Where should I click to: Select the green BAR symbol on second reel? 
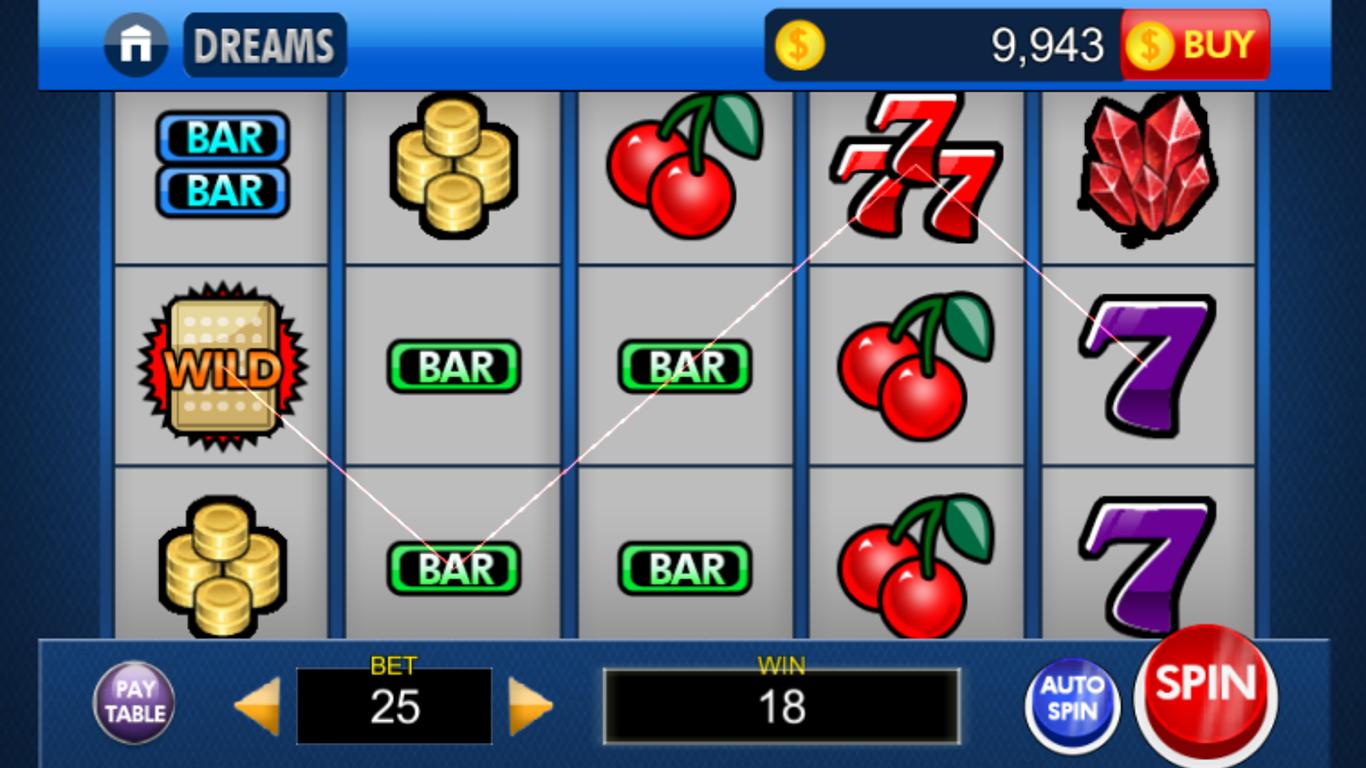point(453,365)
